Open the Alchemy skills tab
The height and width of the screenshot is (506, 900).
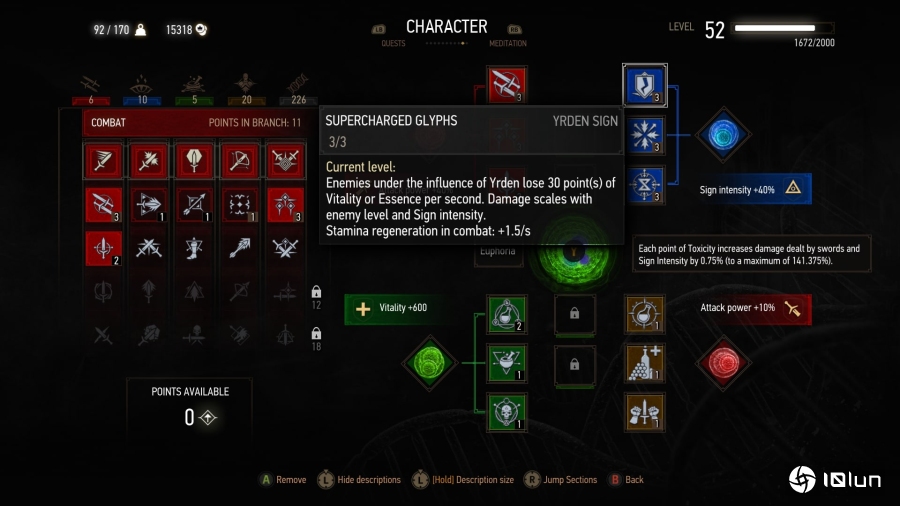pyautogui.click(x=190, y=85)
